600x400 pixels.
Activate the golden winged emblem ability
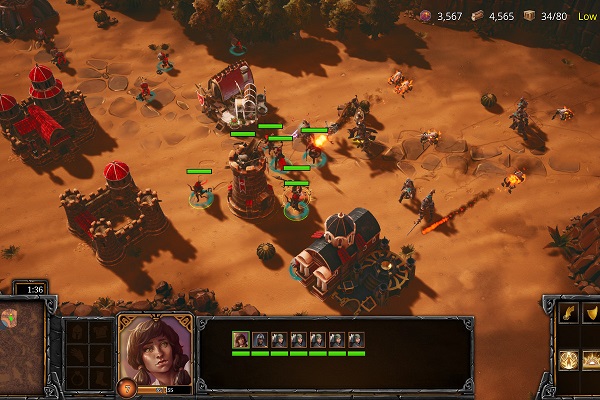[x=568, y=358]
